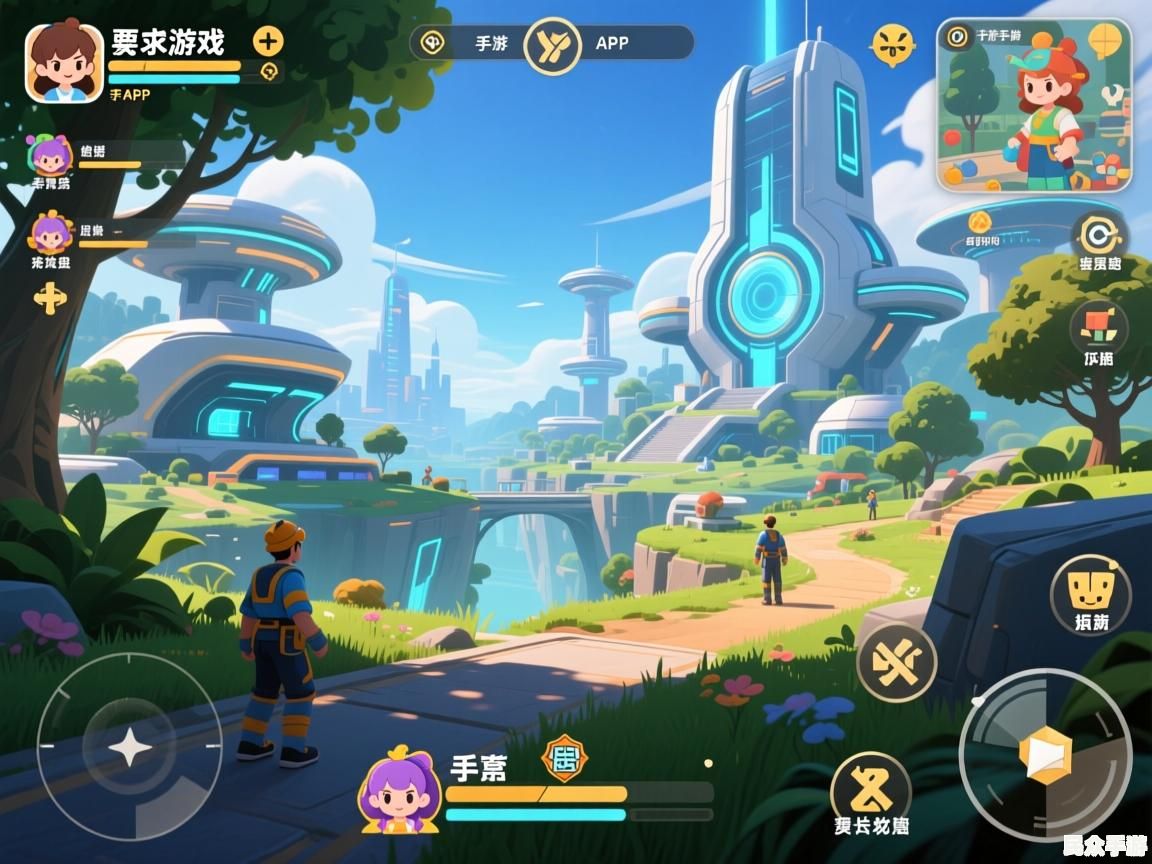Click the virtual joystick center star
1152x864 pixels.
tap(130, 747)
